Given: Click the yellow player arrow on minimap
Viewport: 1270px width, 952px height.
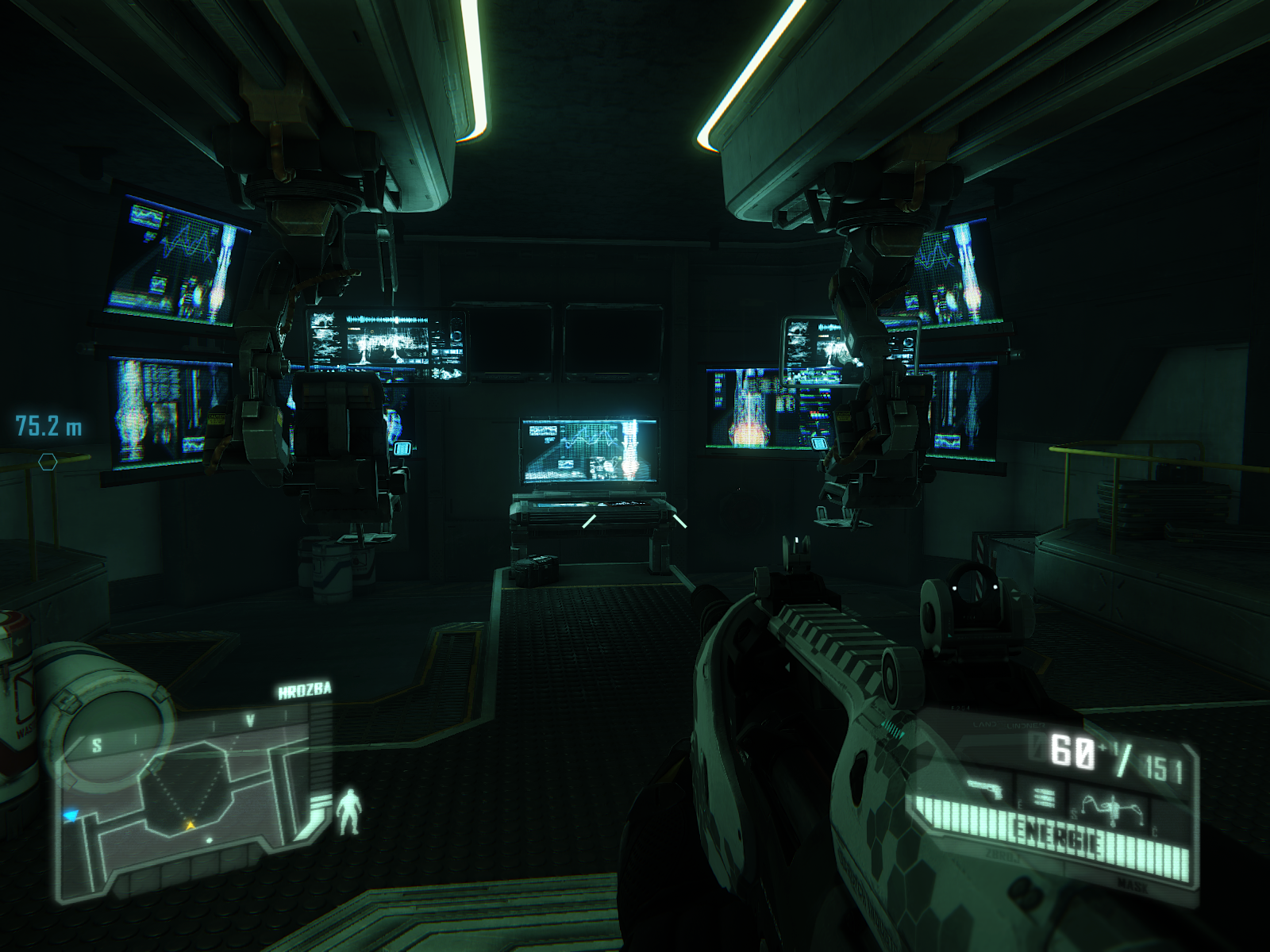Looking at the screenshot, I should tap(190, 826).
